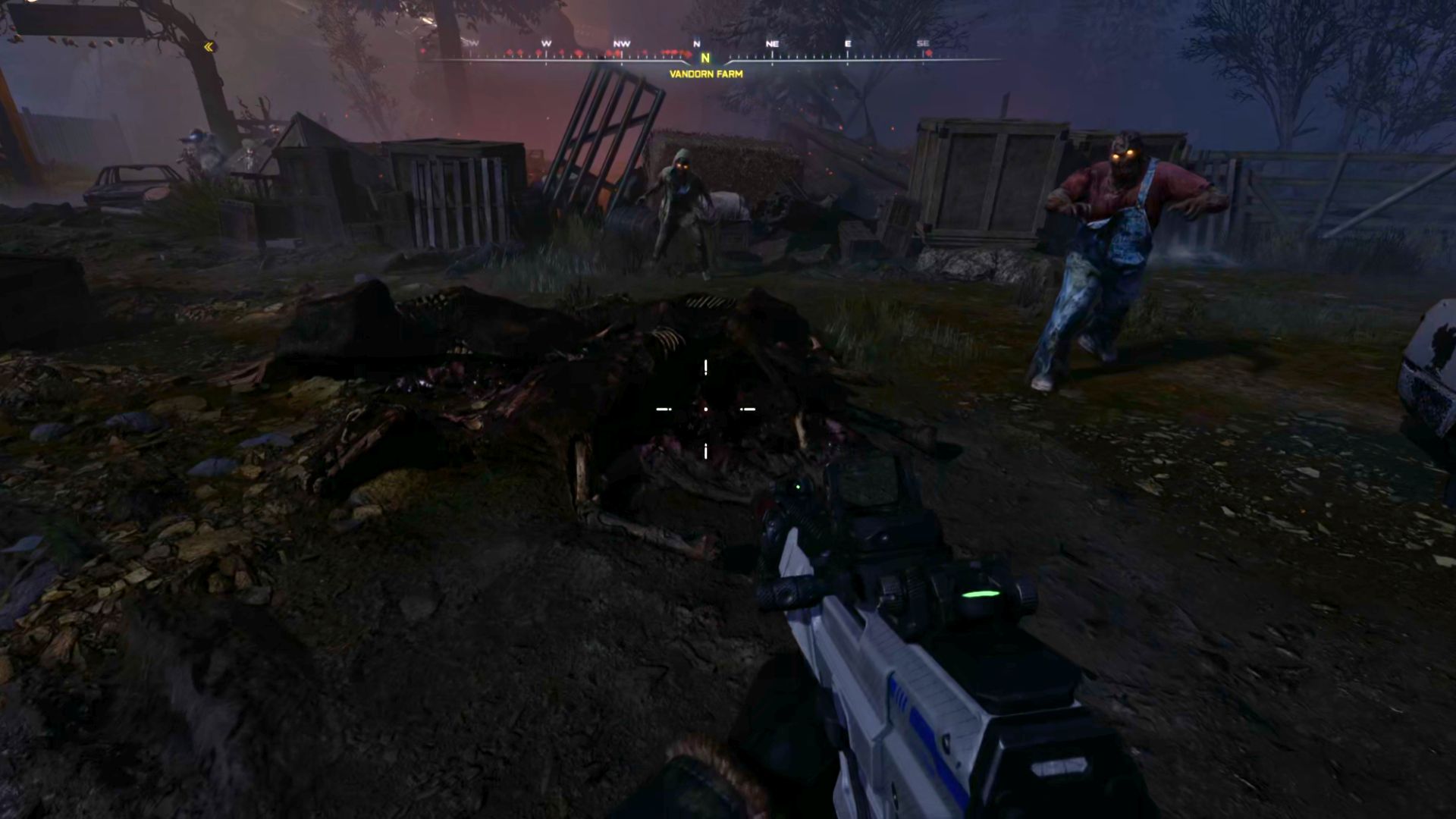Select the yellow double-chevron objective marker
This screenshot has width=1456, height=819.
209,47
